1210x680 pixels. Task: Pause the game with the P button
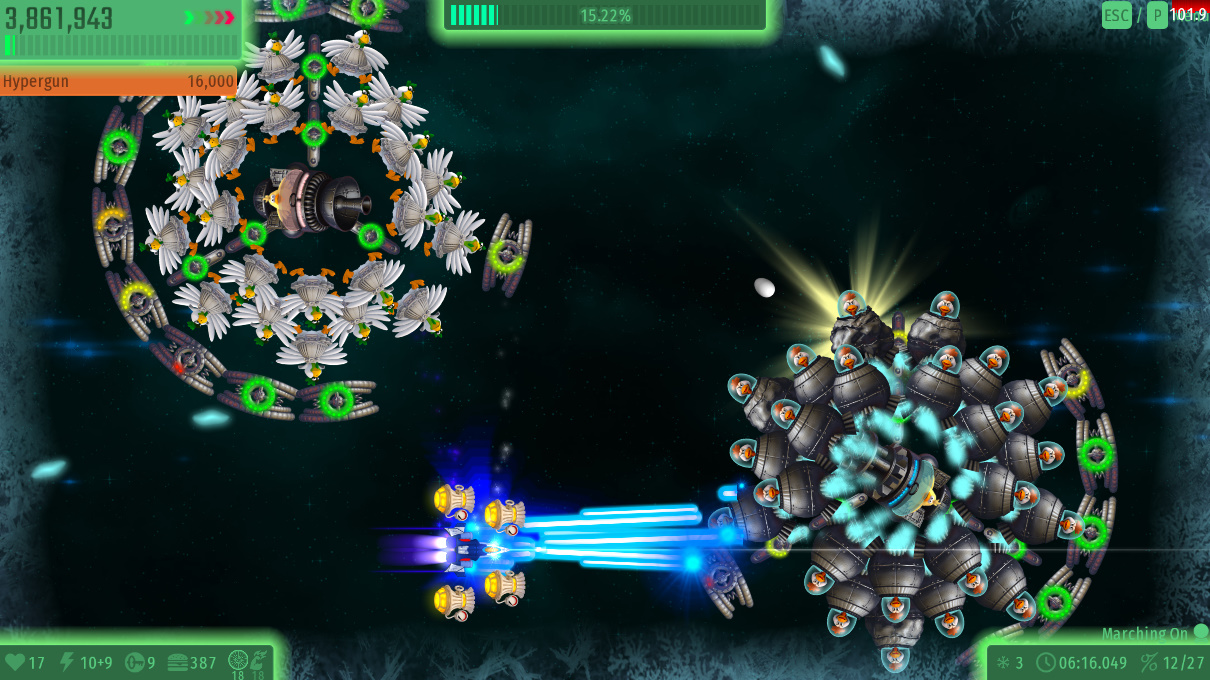(1157, 15)
